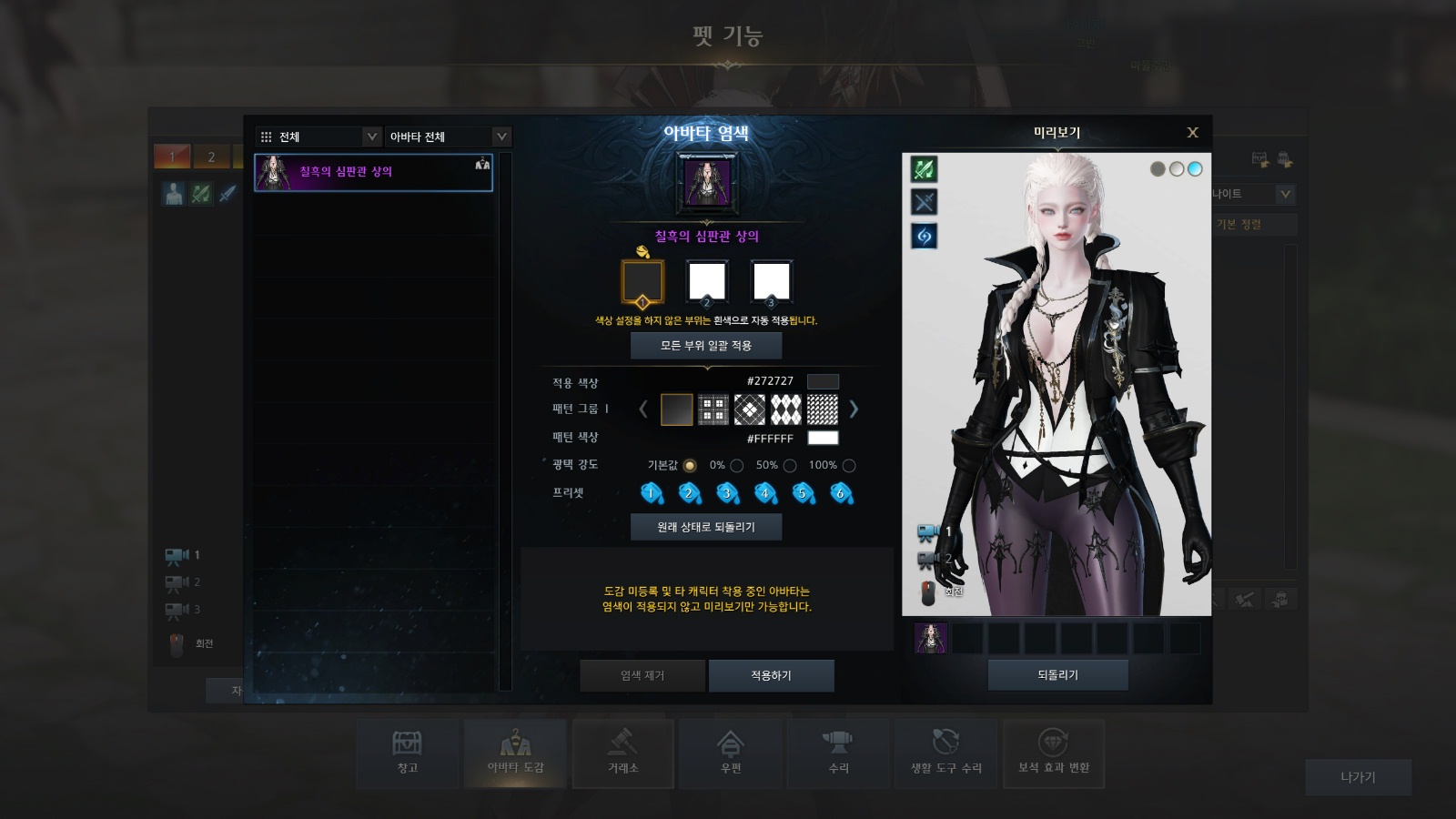Click 적용하기 to apply the dye

click(771, 675)
